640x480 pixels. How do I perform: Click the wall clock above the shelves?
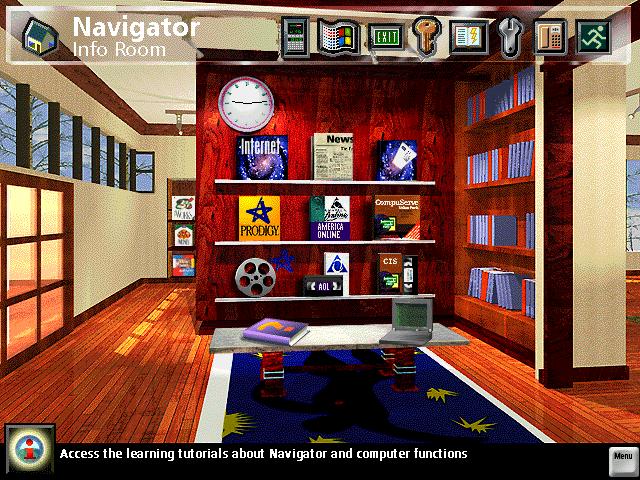coord(246,102)
